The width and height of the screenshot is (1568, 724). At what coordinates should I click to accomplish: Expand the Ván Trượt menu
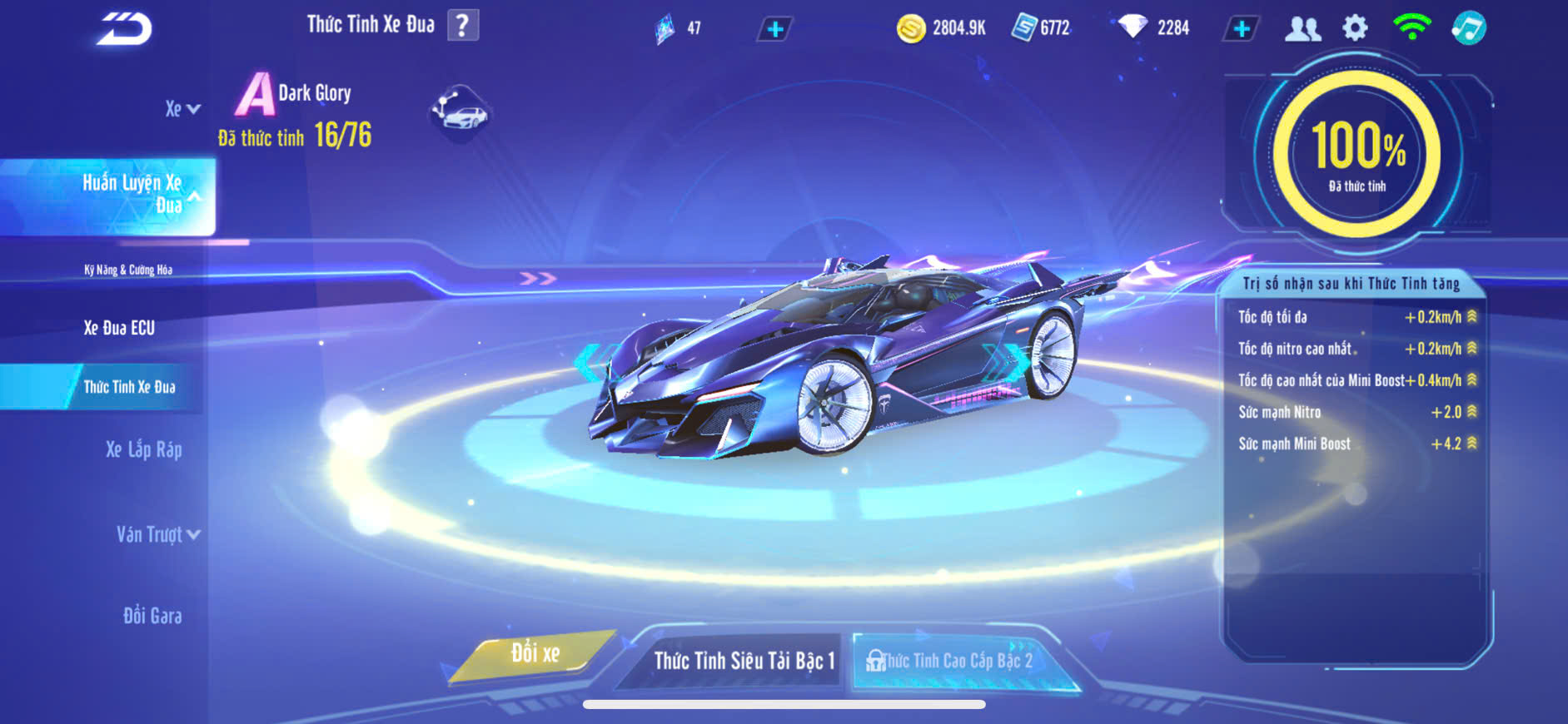click(157, 534)
